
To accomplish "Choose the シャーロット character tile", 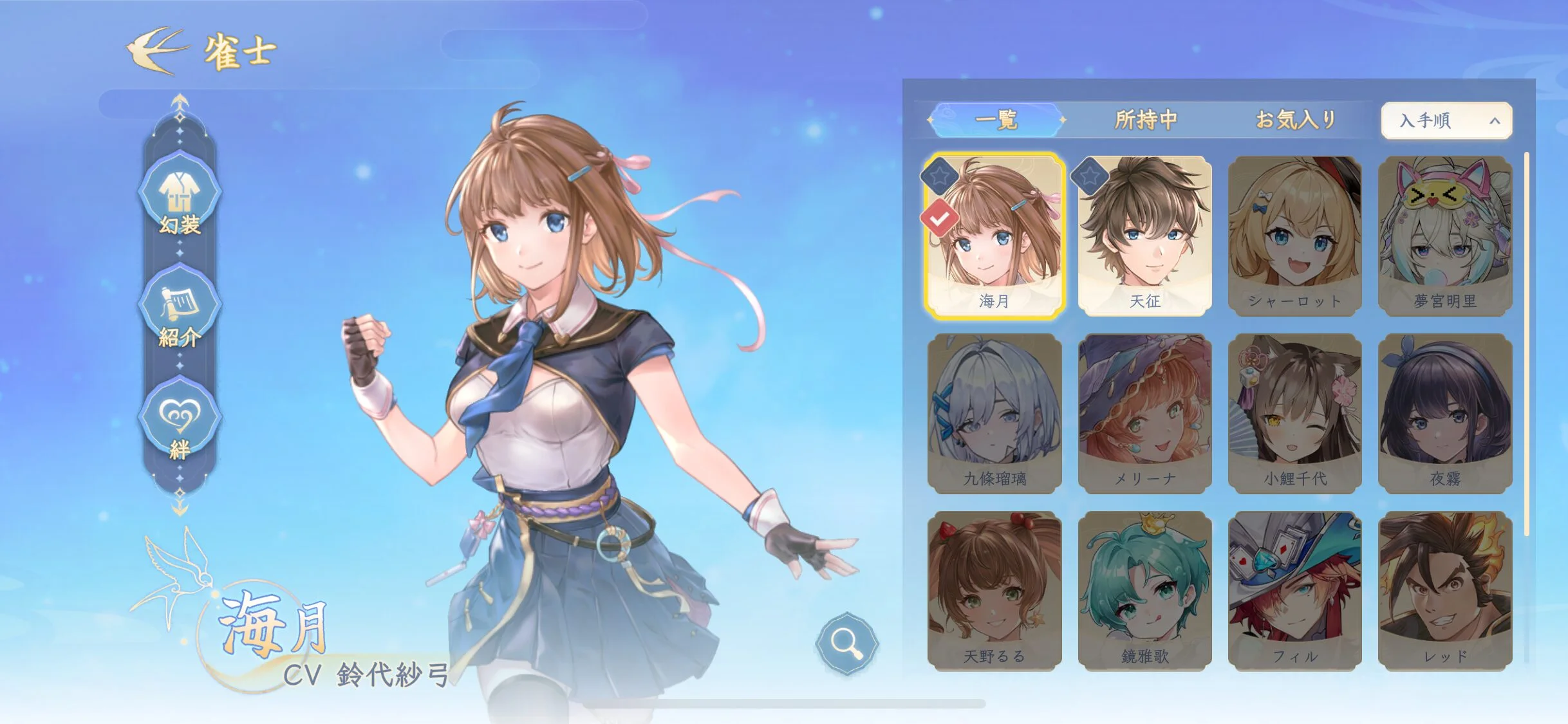I will point(1295,236).
